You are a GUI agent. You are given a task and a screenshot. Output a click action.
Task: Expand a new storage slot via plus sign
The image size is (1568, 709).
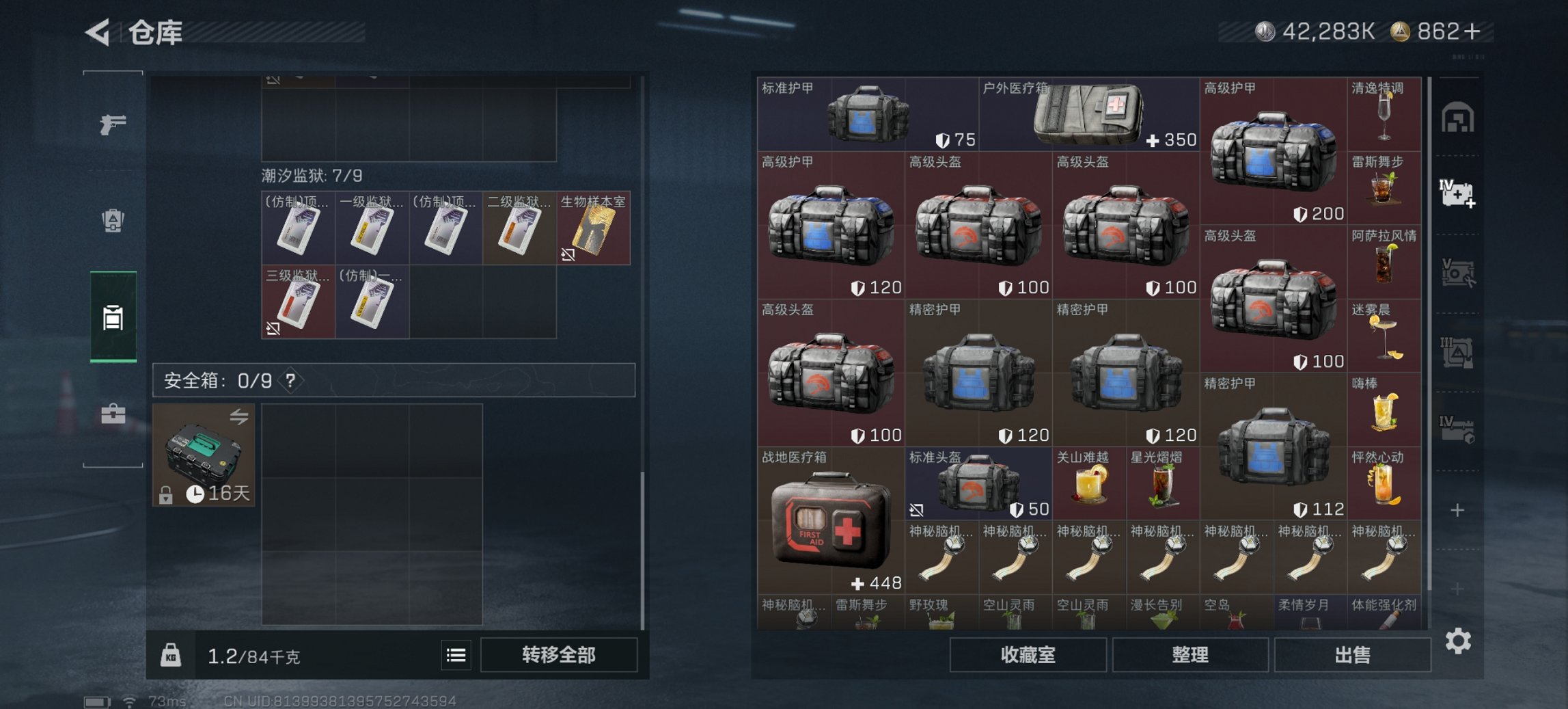point(1458,509)
